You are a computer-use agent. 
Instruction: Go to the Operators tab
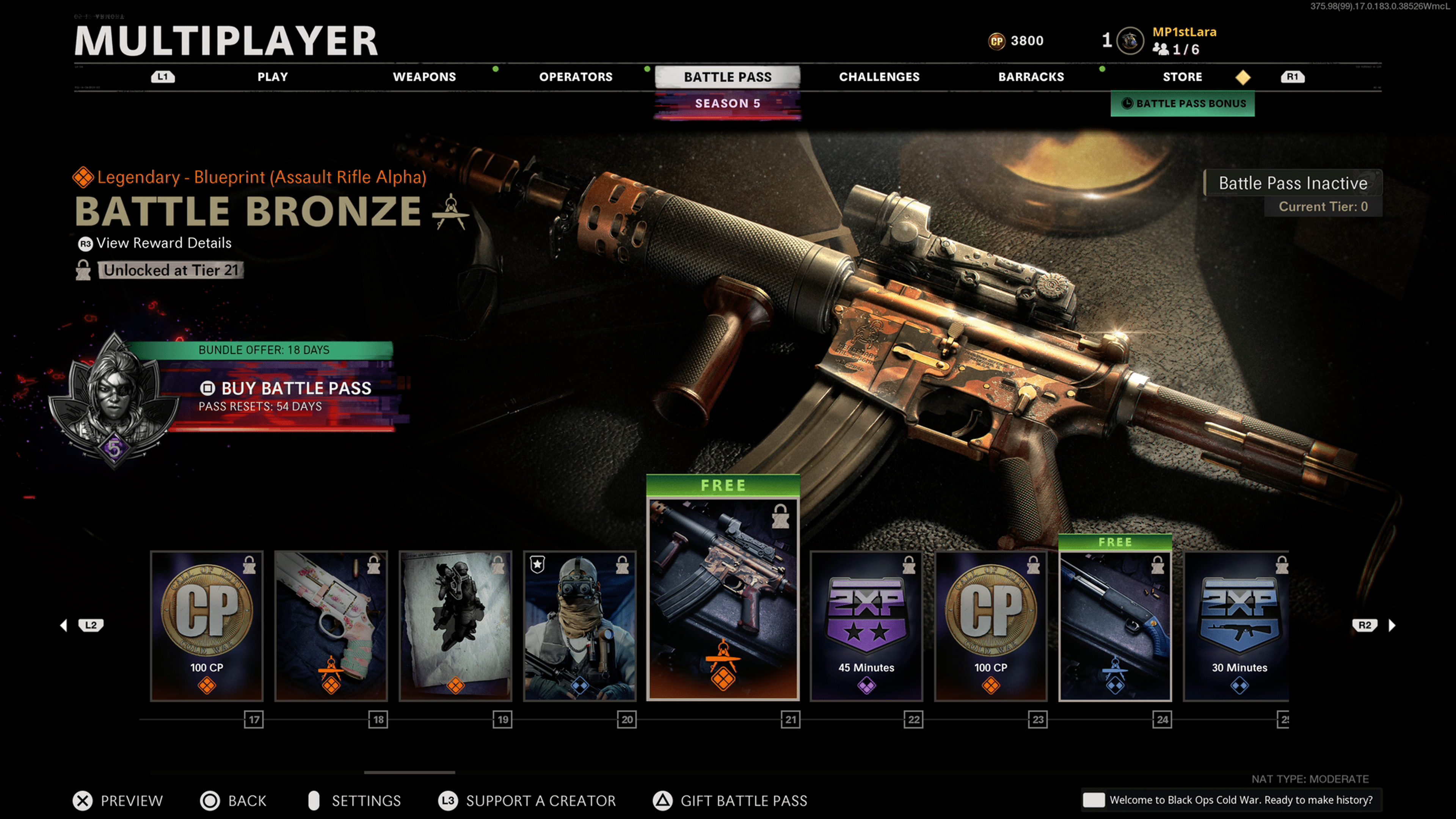(576, 77)
